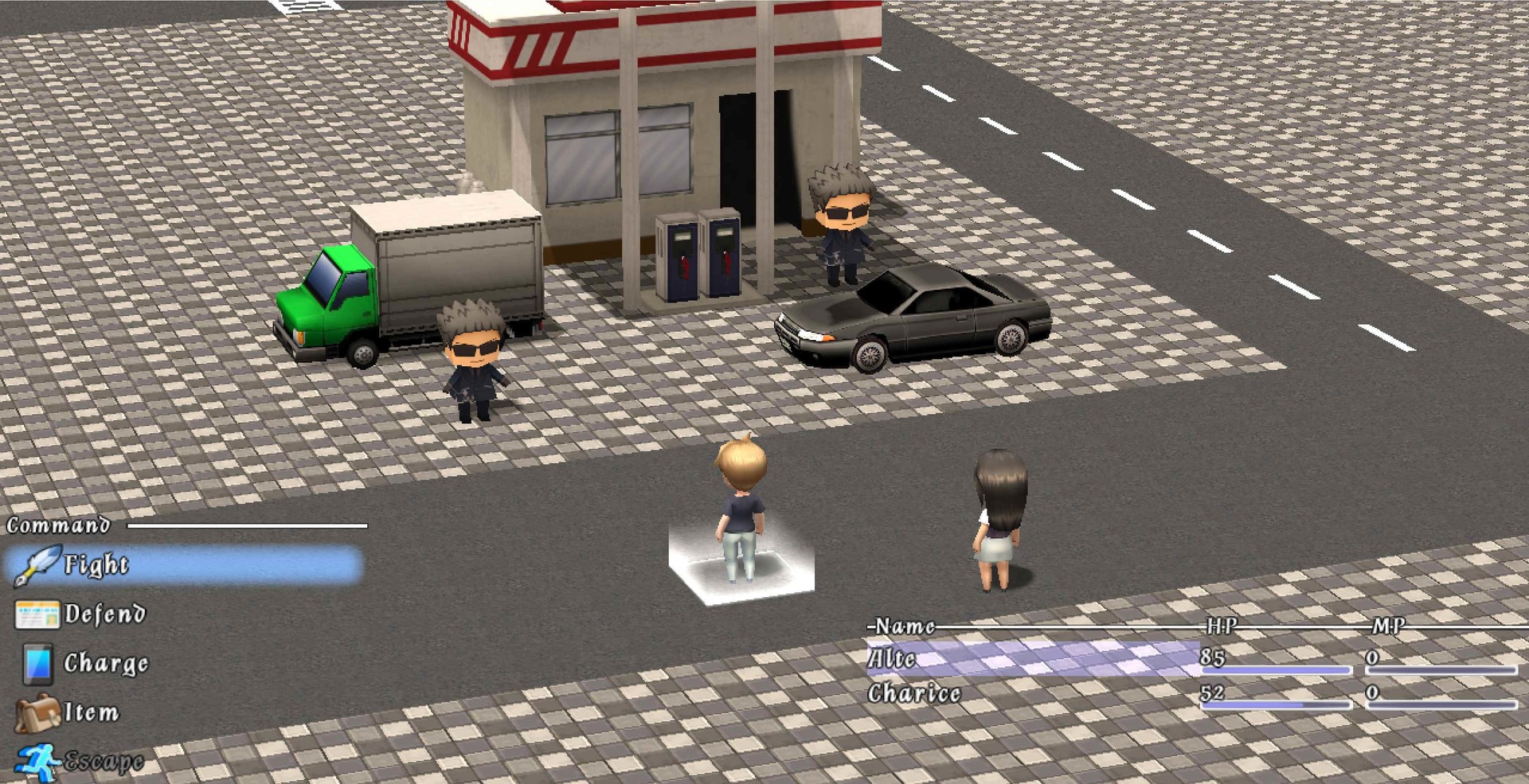Click the Command panel header
The width and height of the screenshot is (1529, 784).
[x=56, y=525]
